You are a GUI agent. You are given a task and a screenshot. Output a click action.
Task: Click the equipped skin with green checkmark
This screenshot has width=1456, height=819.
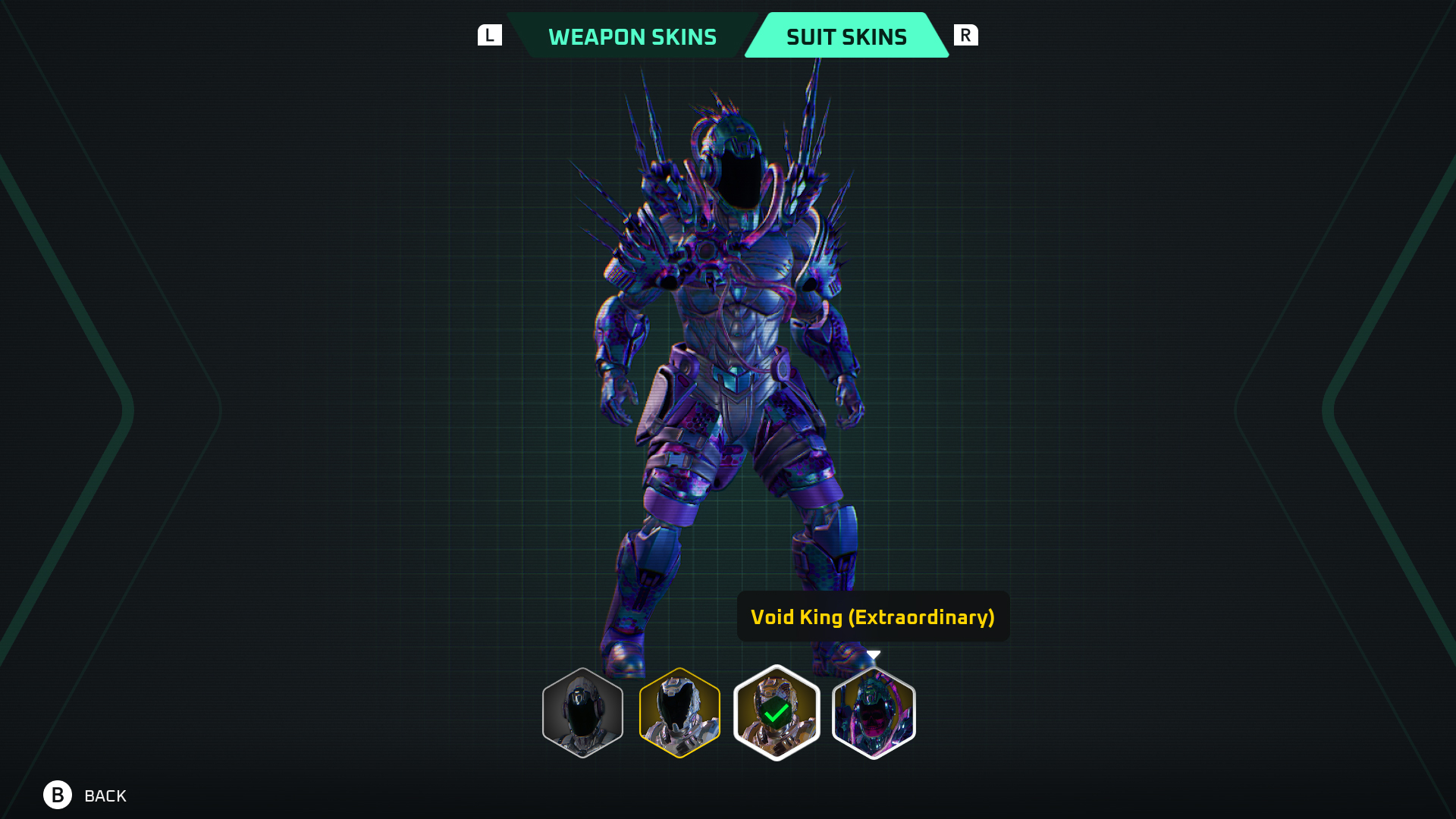tap(776, 713)
